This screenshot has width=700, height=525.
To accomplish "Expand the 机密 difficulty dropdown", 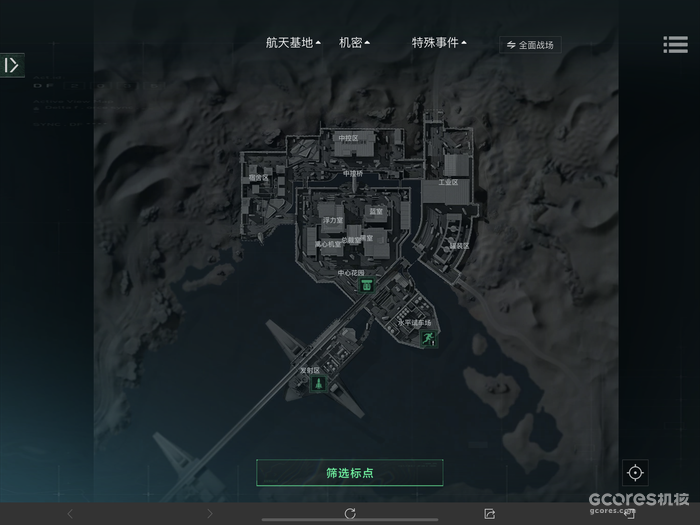I will pyautogui.click(x=354, y=43).
